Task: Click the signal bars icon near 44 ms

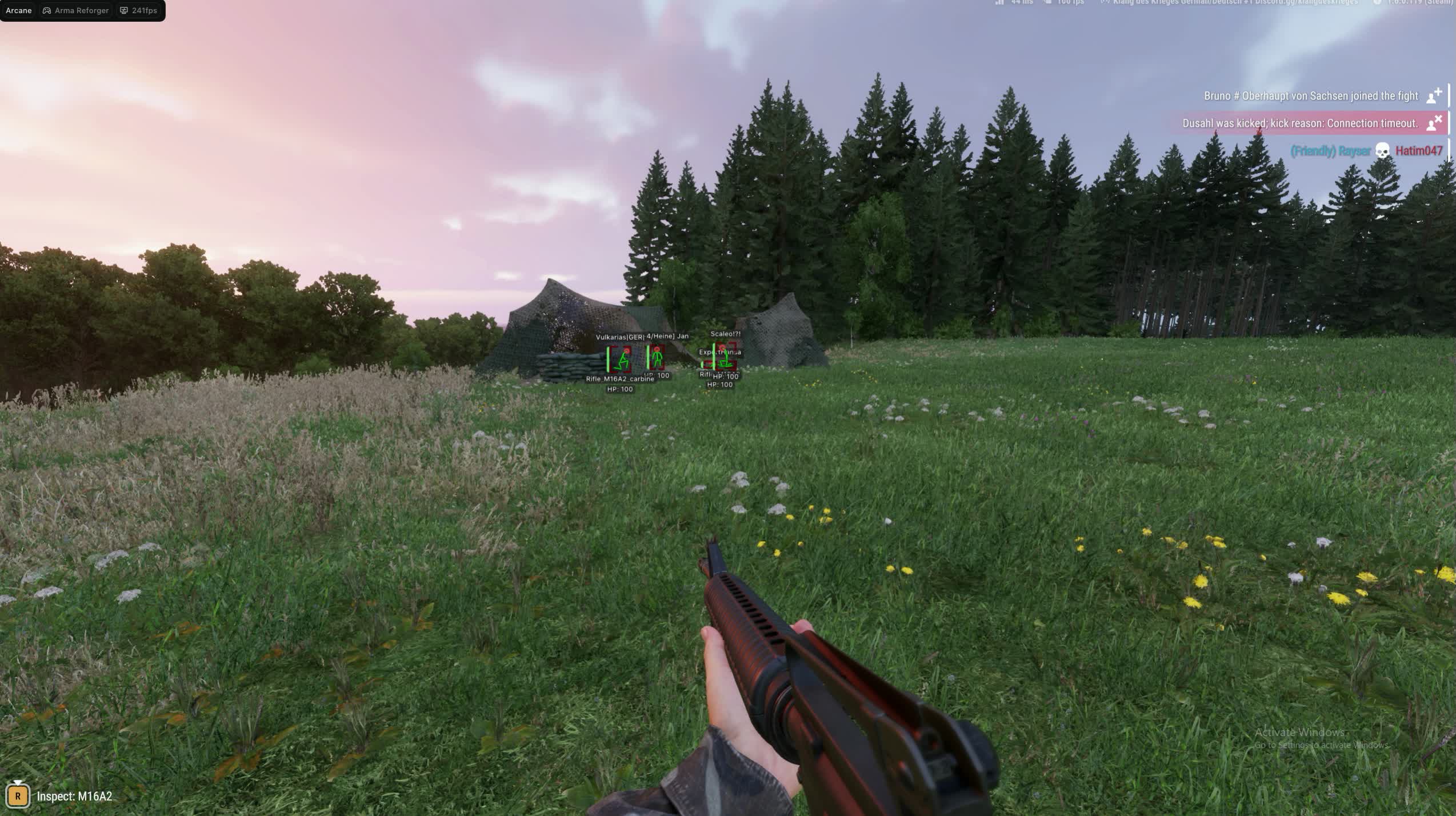Action: (1001, 2)
